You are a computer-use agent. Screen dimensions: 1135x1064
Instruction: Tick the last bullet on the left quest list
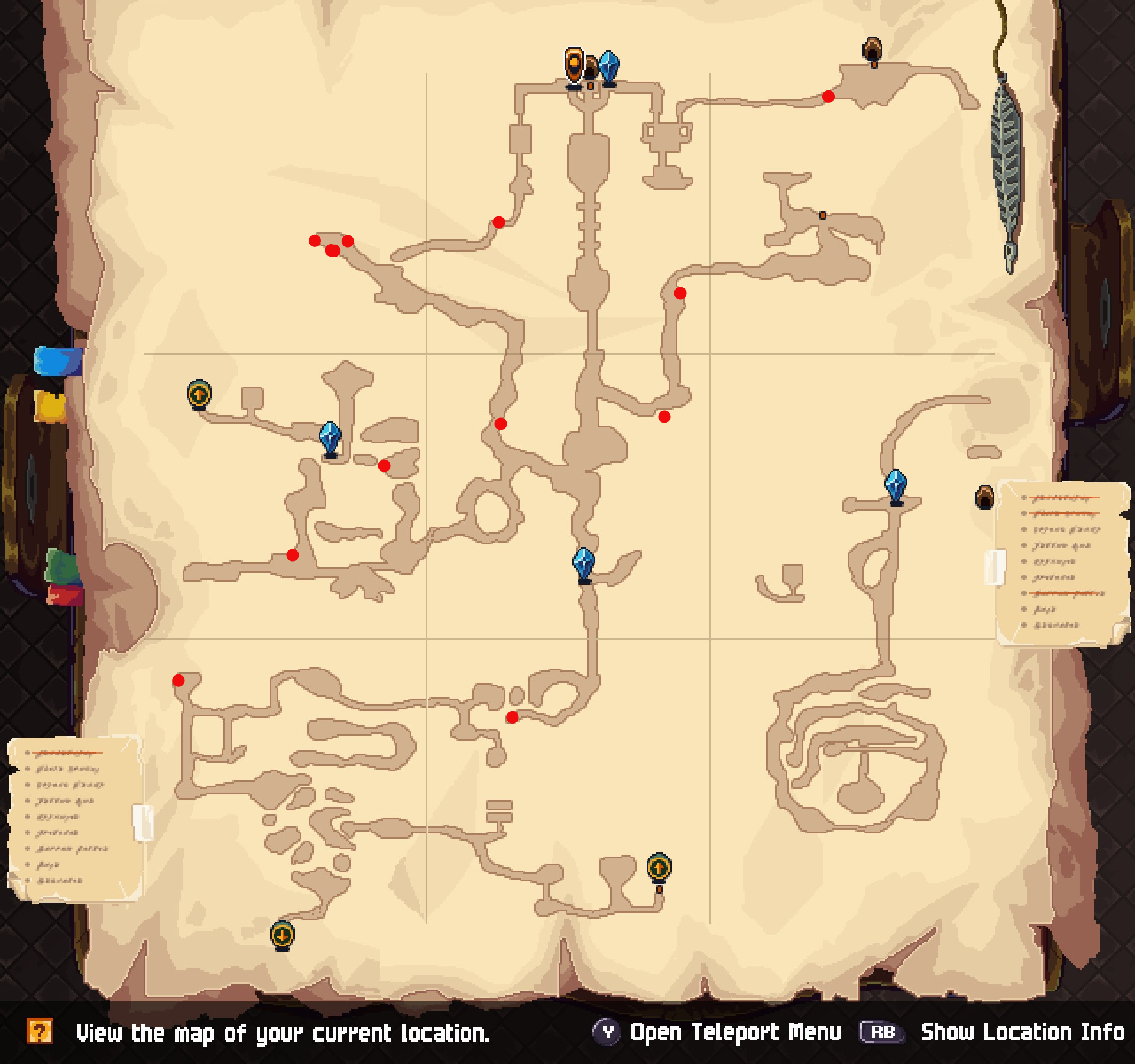coord(59,880)
